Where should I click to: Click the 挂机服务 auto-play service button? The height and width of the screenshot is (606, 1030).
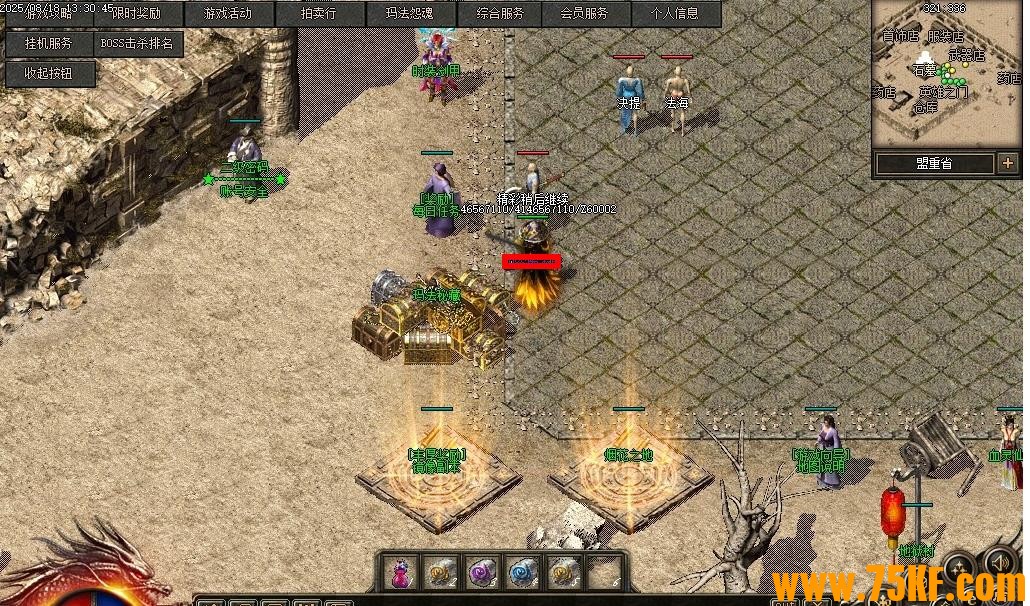[x=49, y=44]
